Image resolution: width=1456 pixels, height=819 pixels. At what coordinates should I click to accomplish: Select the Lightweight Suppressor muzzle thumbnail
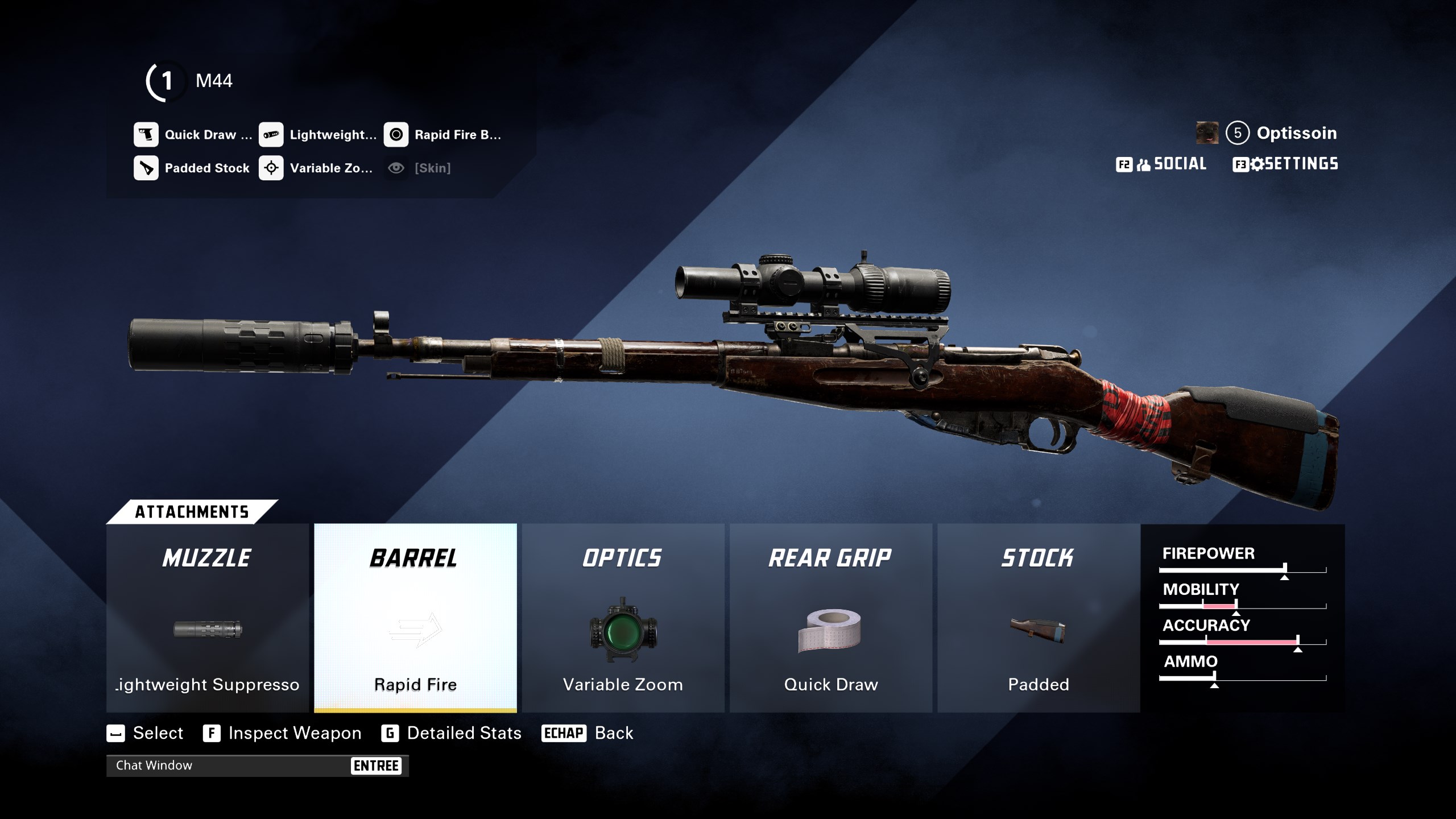(206, 631)
